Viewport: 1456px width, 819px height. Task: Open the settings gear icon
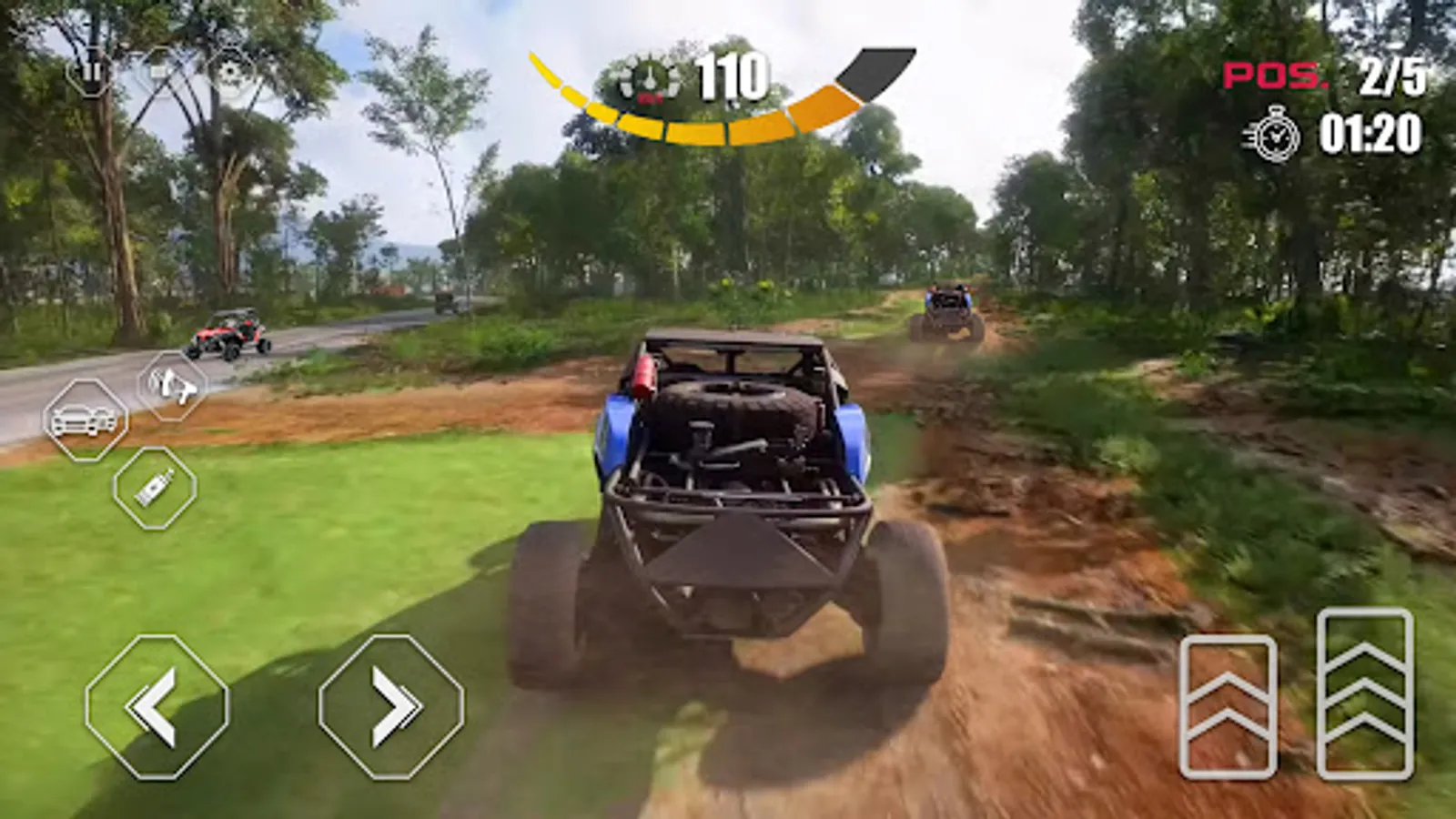pyautogui.click(x=229, y=71)
